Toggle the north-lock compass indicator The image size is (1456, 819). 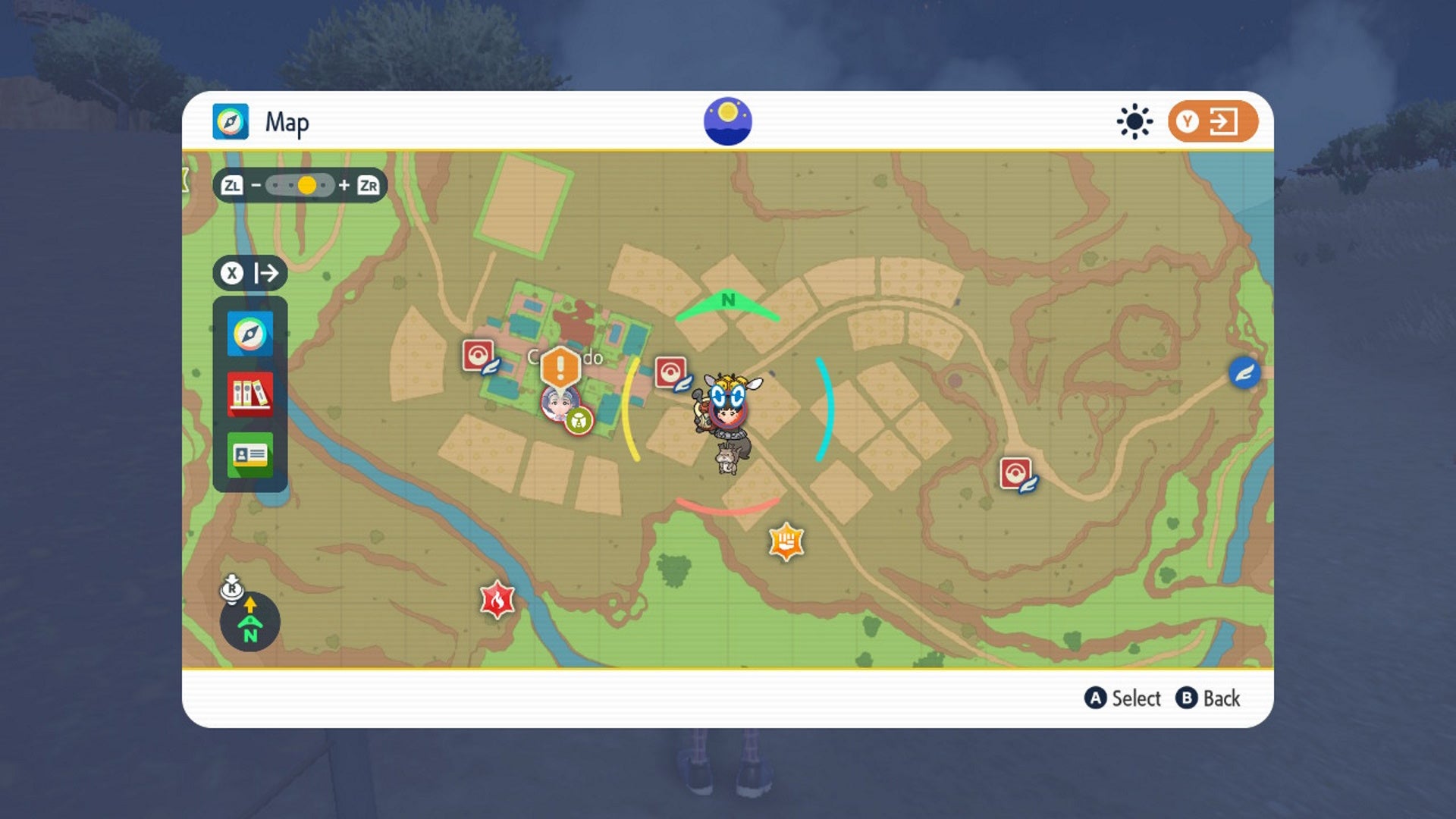tap(249, 622)
